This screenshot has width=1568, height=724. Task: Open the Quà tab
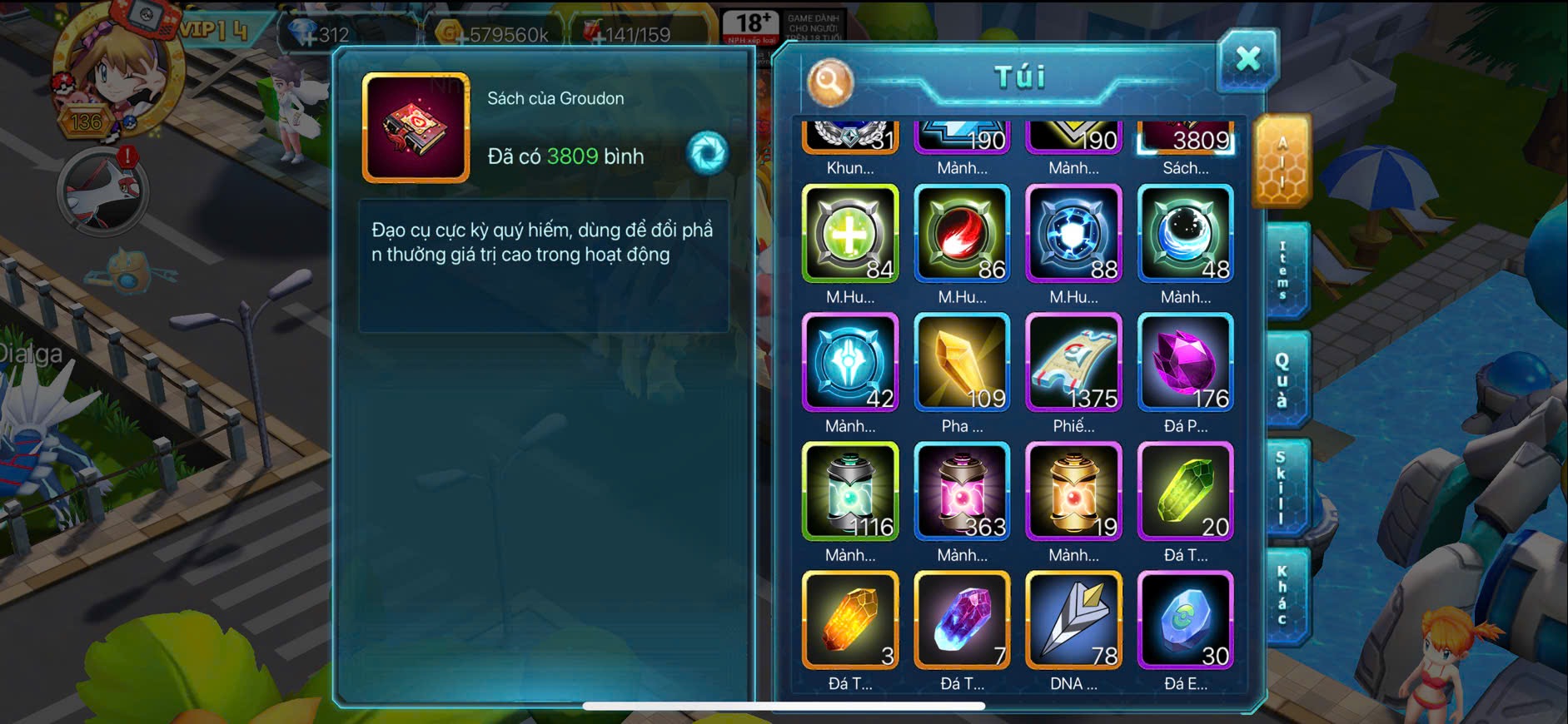1283,380
